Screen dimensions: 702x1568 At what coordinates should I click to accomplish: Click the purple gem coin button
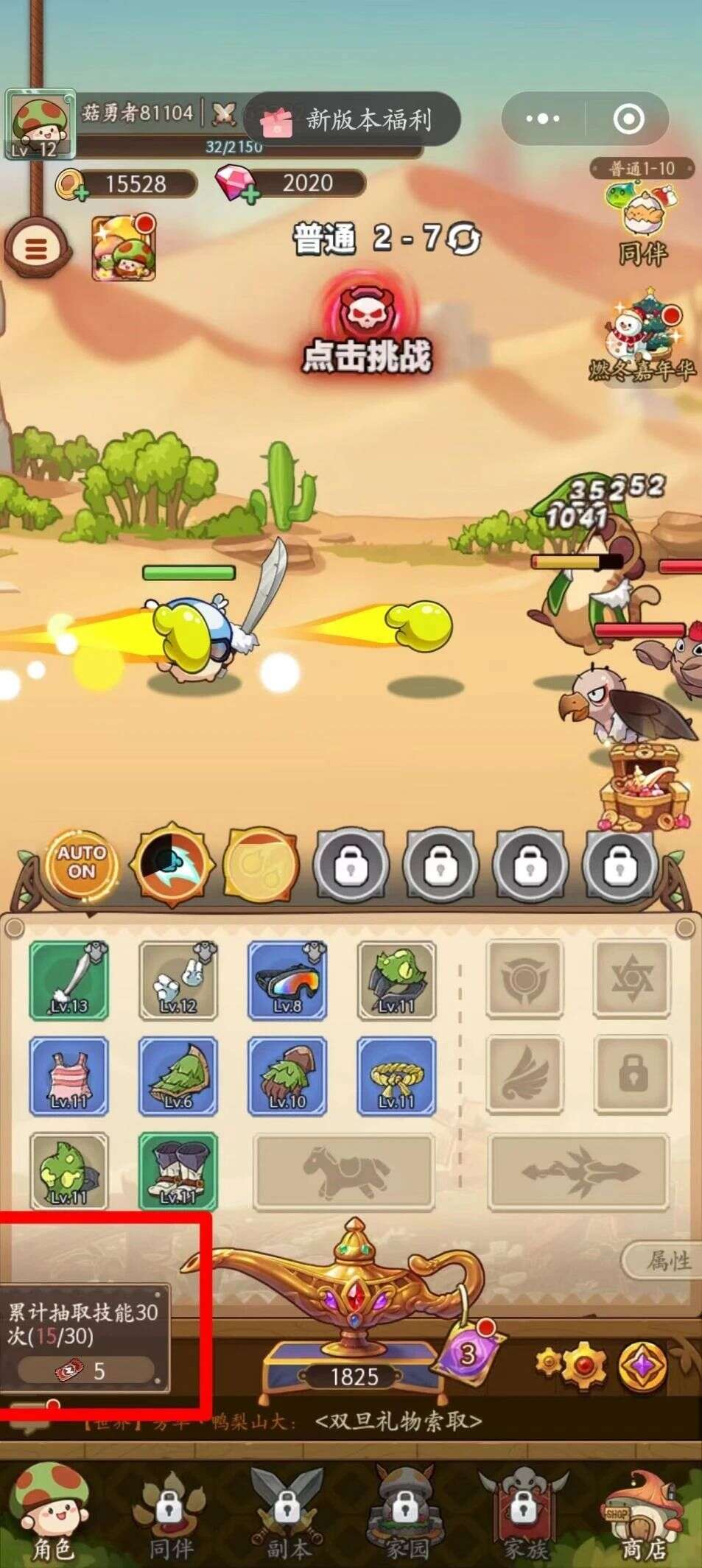tap(642, 1365)
